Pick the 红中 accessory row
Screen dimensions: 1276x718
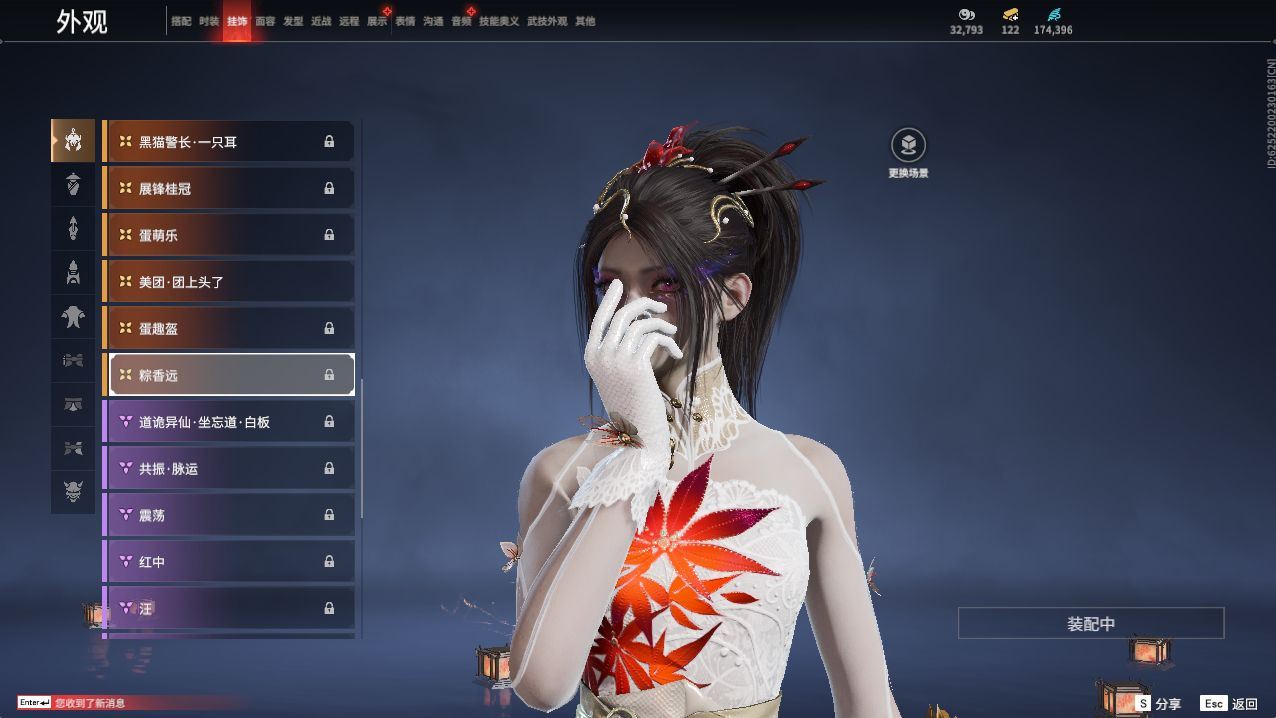230,562
